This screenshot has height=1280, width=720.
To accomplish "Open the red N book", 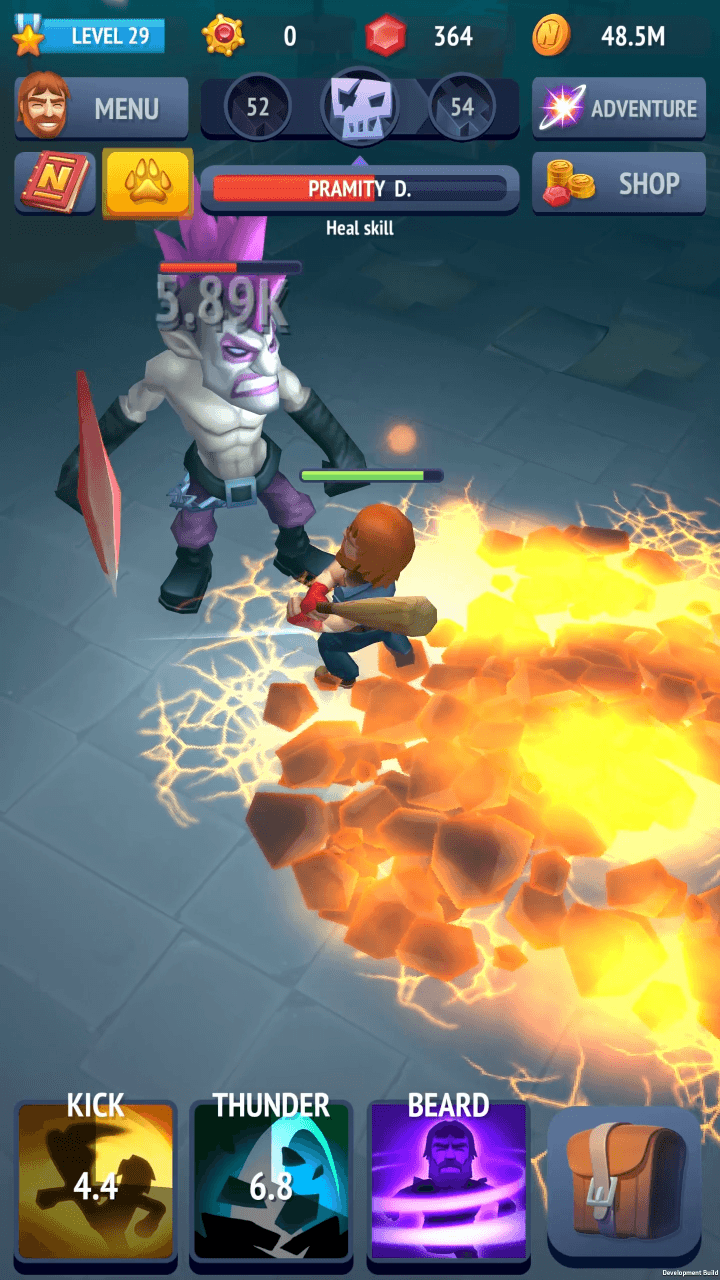I will click(x=55, y=183).
